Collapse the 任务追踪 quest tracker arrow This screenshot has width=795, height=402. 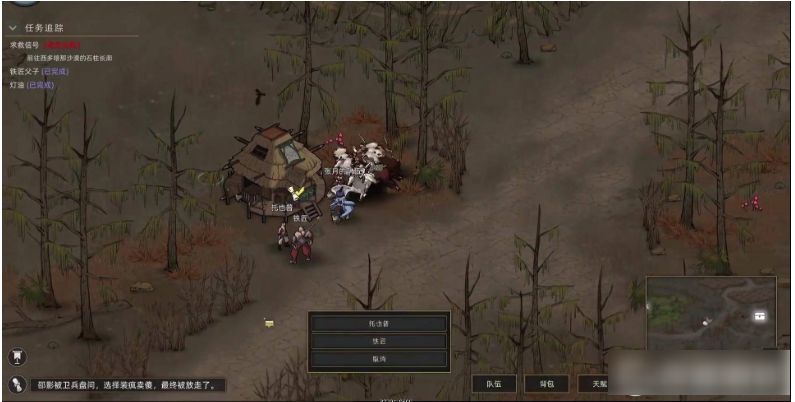click(14, 28)
